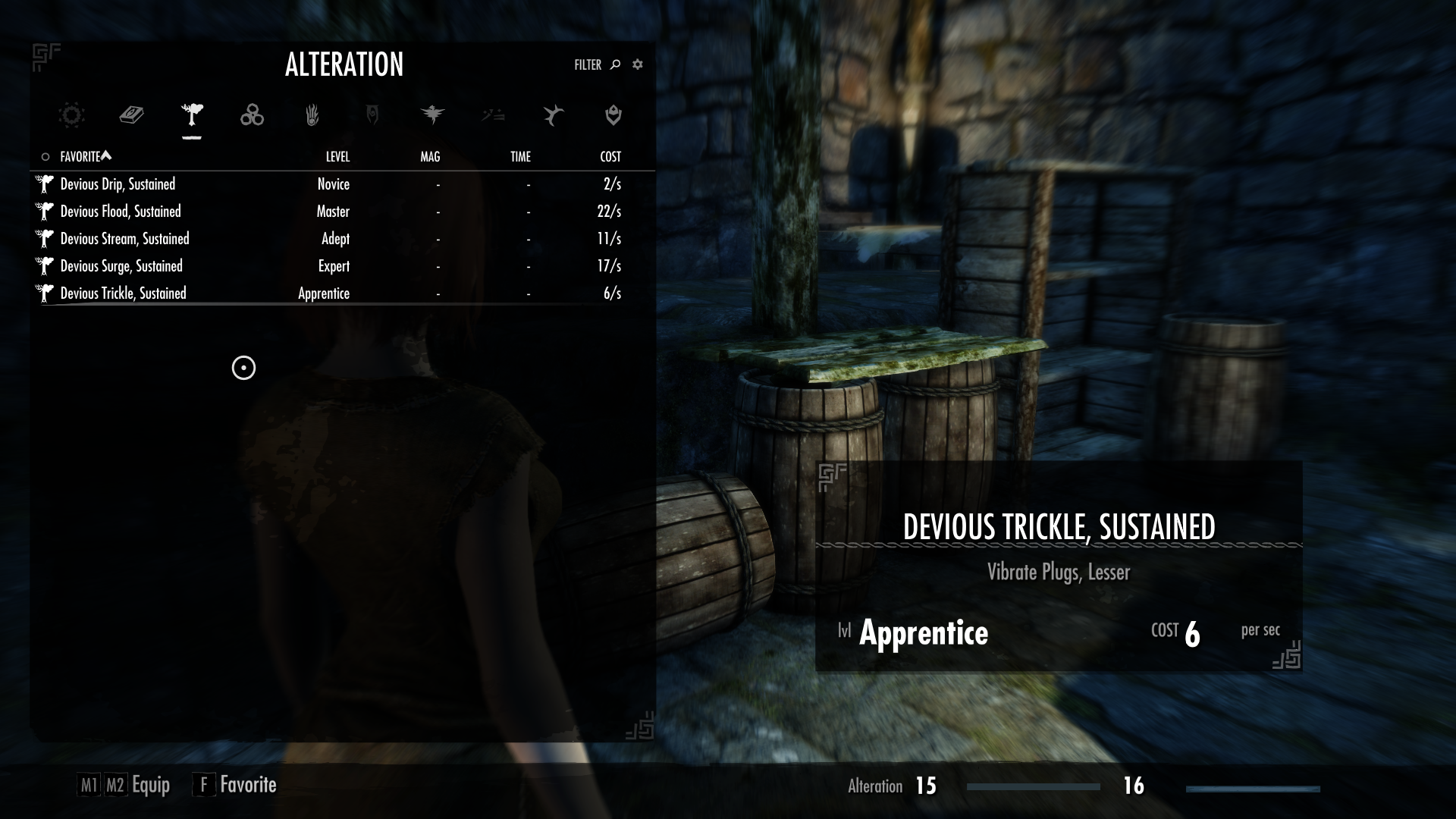
Task: Choose the Devious Flood, Sustained spell
Action: pyautogui.click(x=121, y=212)
